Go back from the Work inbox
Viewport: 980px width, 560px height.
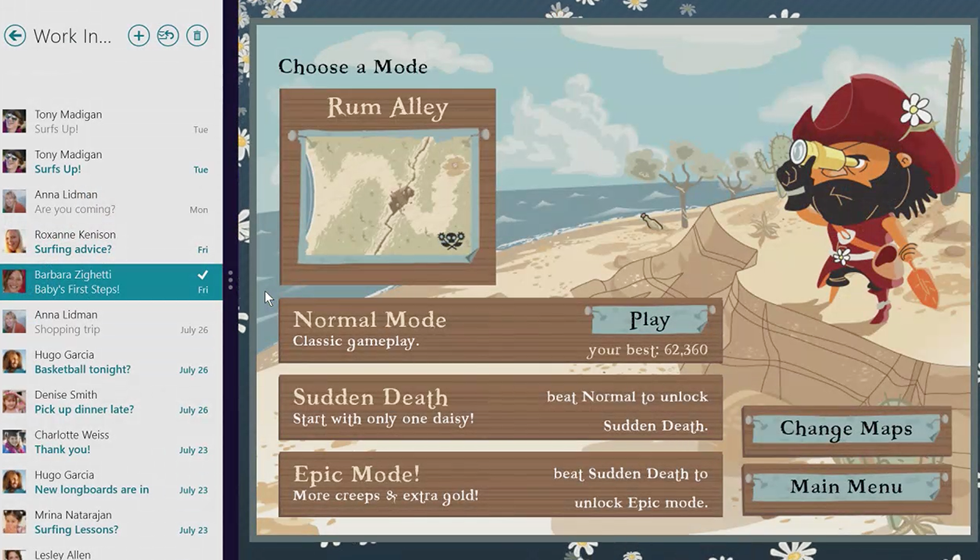(15, 36)
